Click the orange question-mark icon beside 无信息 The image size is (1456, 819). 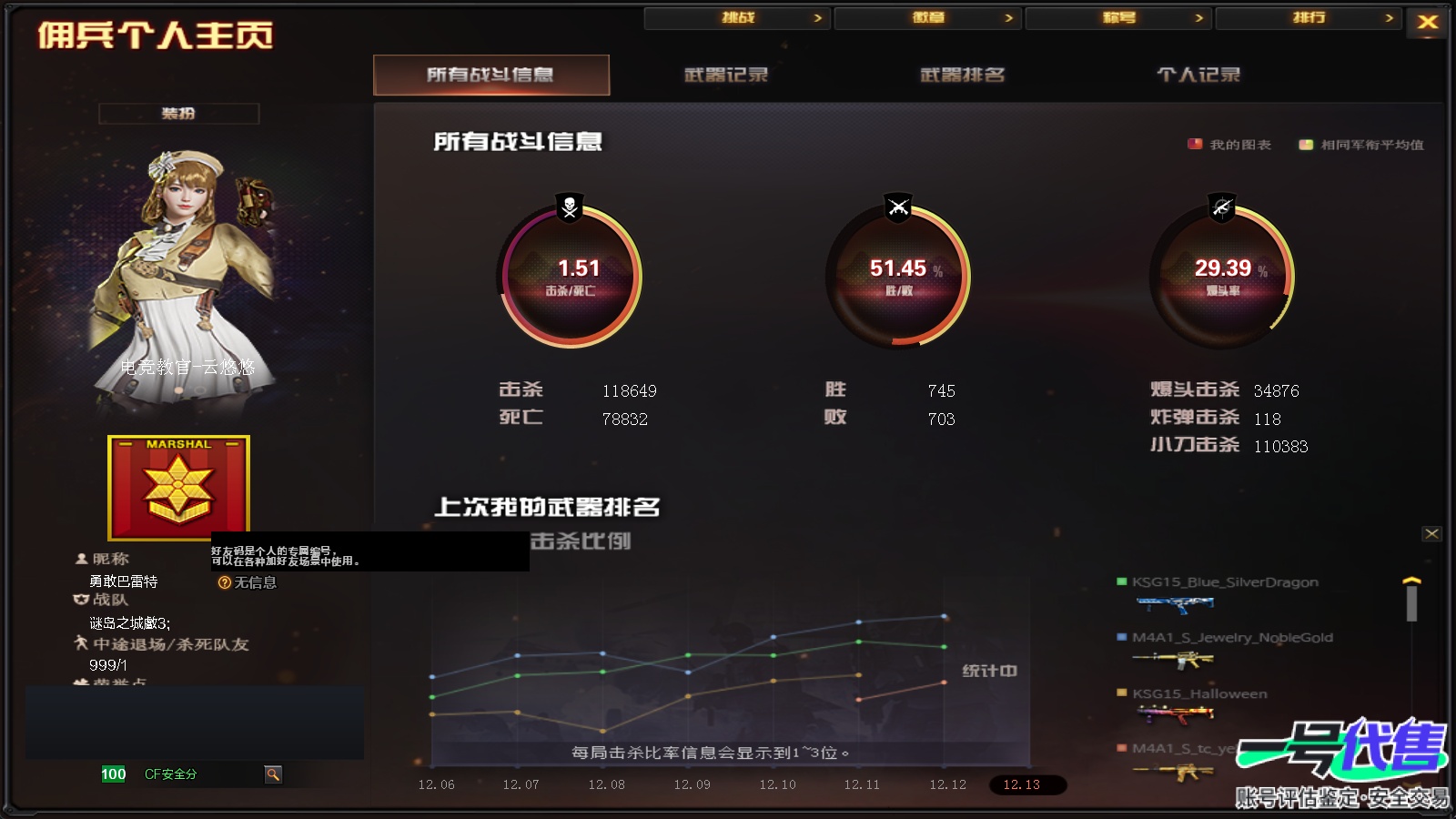[224, 582]
